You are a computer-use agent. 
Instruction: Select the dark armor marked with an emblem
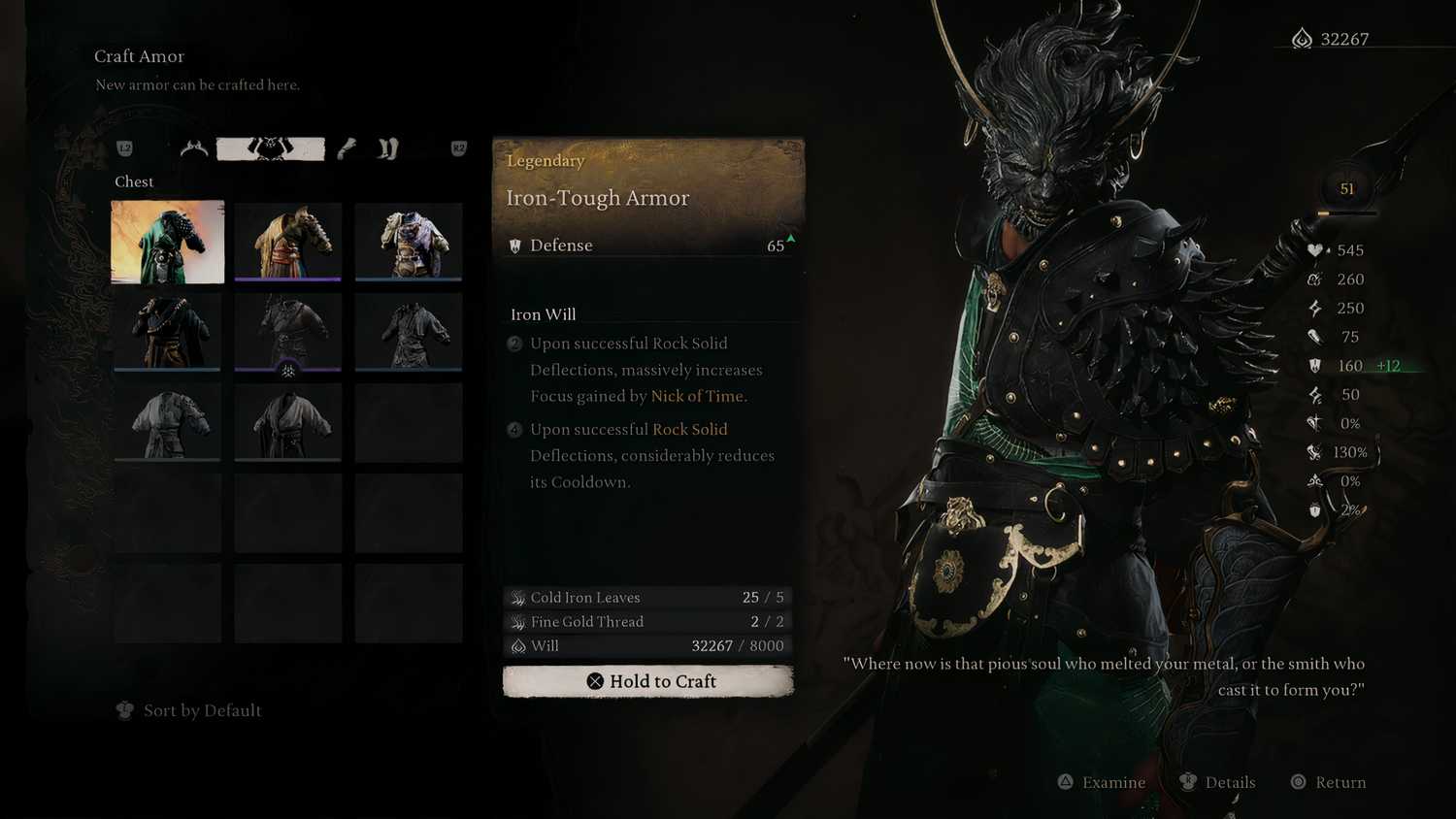288,332
